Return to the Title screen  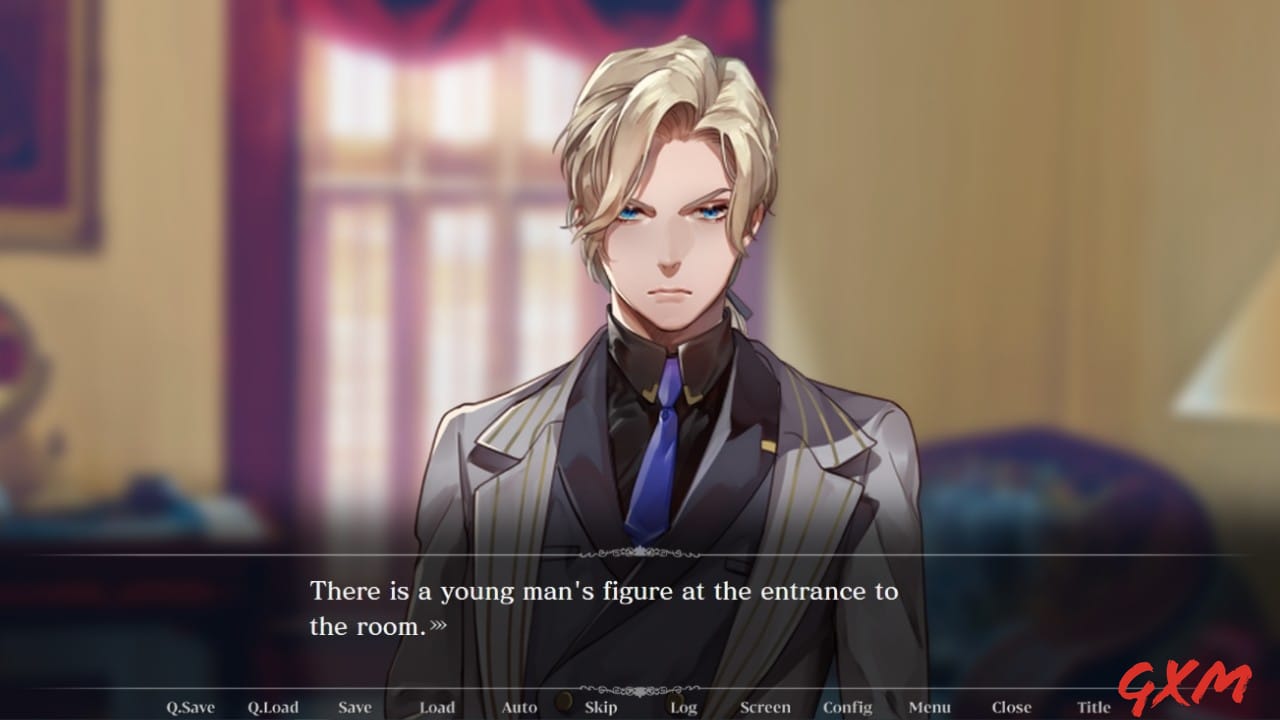[x=1093, y=707]
